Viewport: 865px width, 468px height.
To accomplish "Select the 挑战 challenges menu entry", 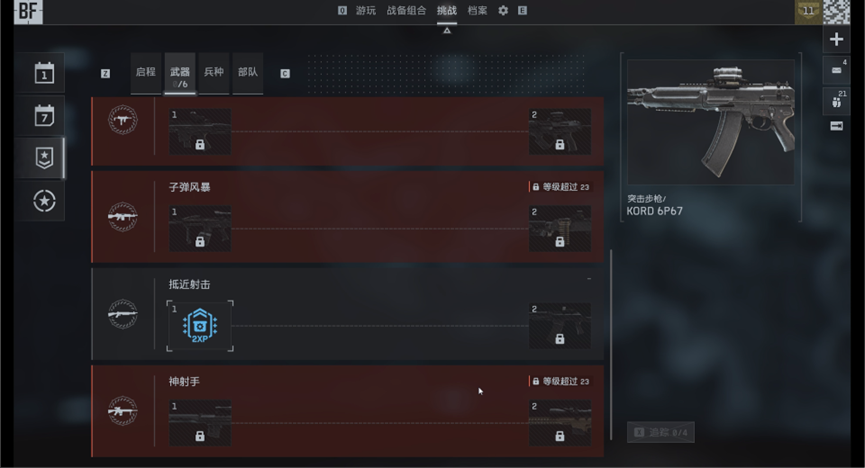I will pos(446,10).
